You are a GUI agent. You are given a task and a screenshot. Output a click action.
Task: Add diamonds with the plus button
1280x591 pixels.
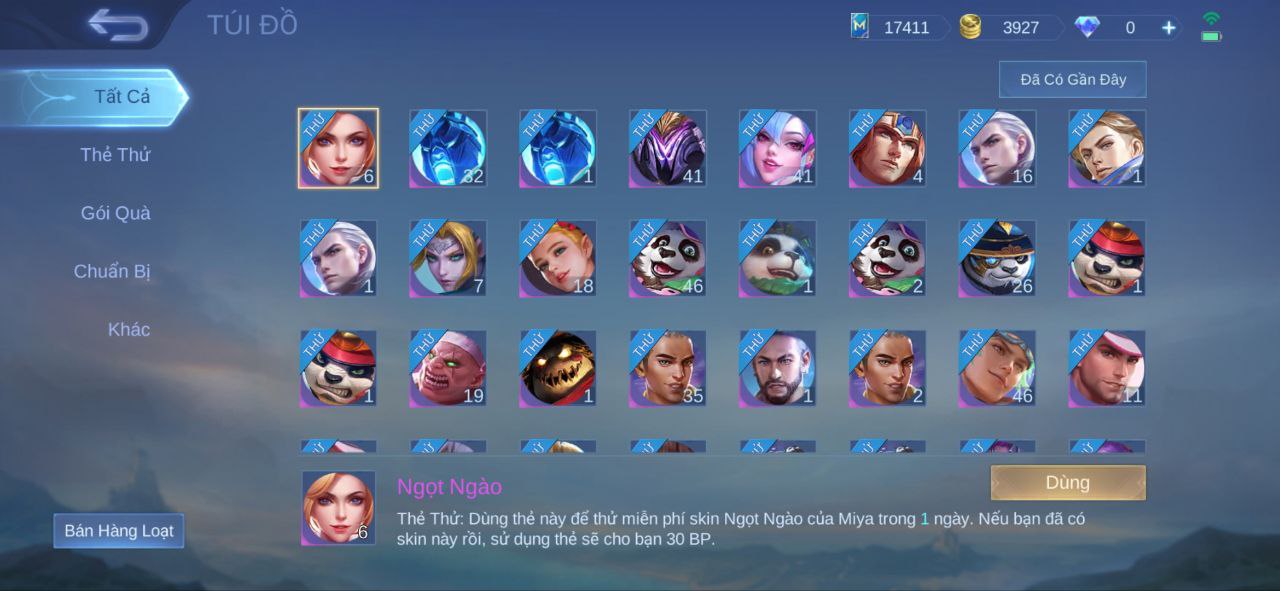click(x=1168, y=28)
